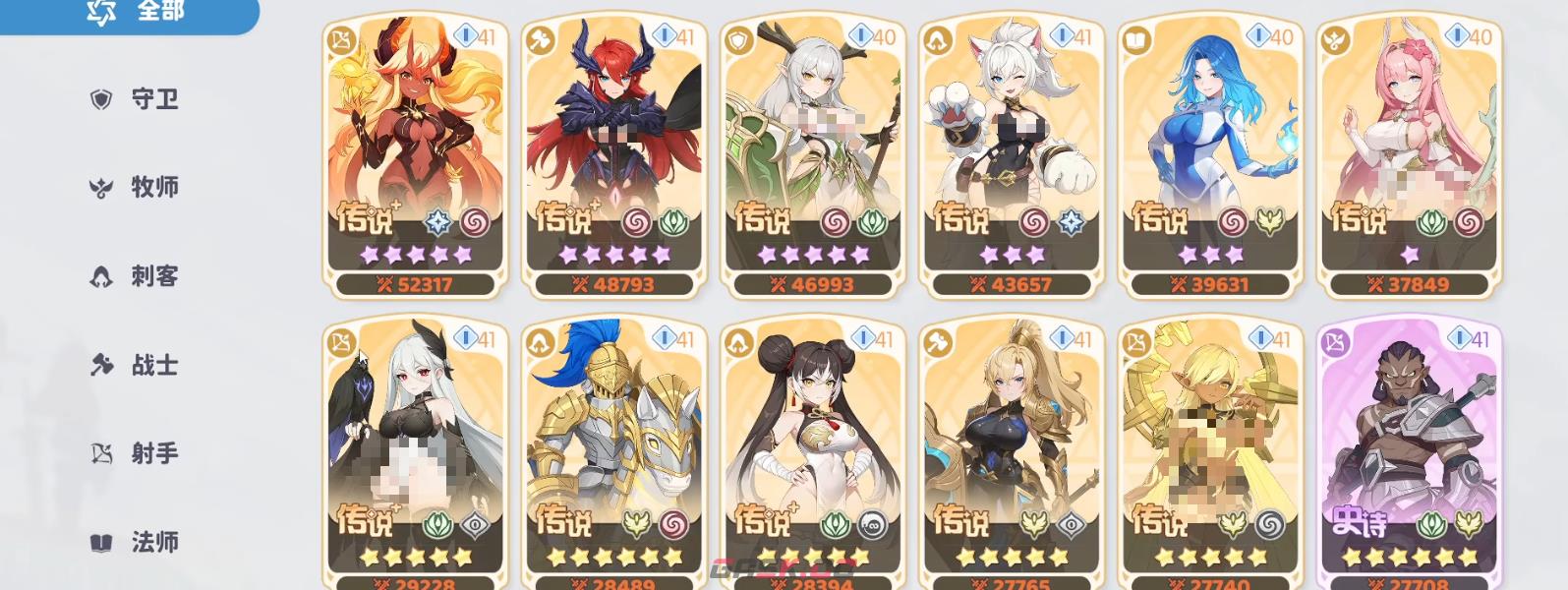
Task: Select the white cat-girl card rated 43657
Action: point(1011,157)
